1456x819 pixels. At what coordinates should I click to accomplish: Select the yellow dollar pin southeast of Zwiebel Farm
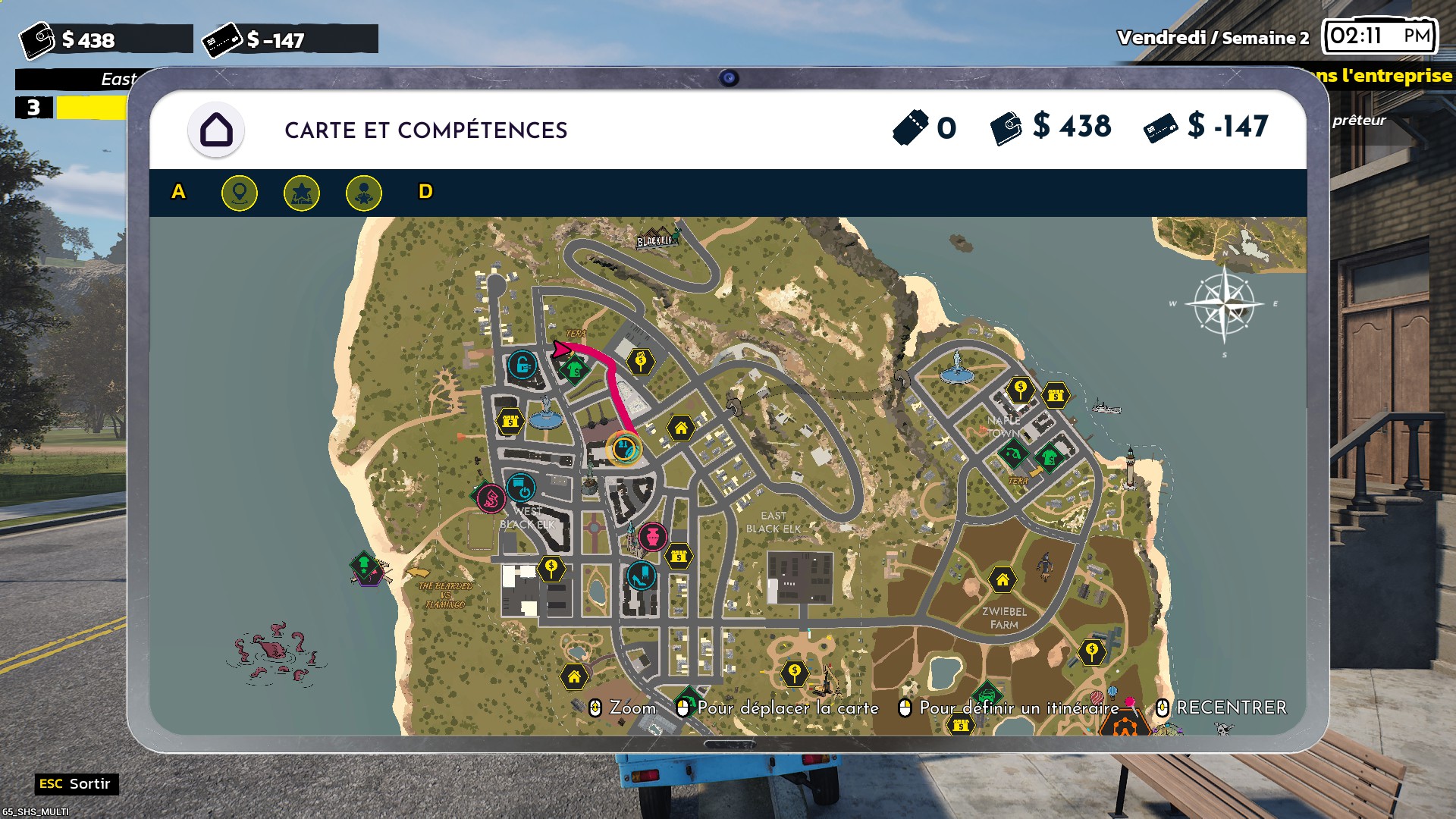[1092, 651]
